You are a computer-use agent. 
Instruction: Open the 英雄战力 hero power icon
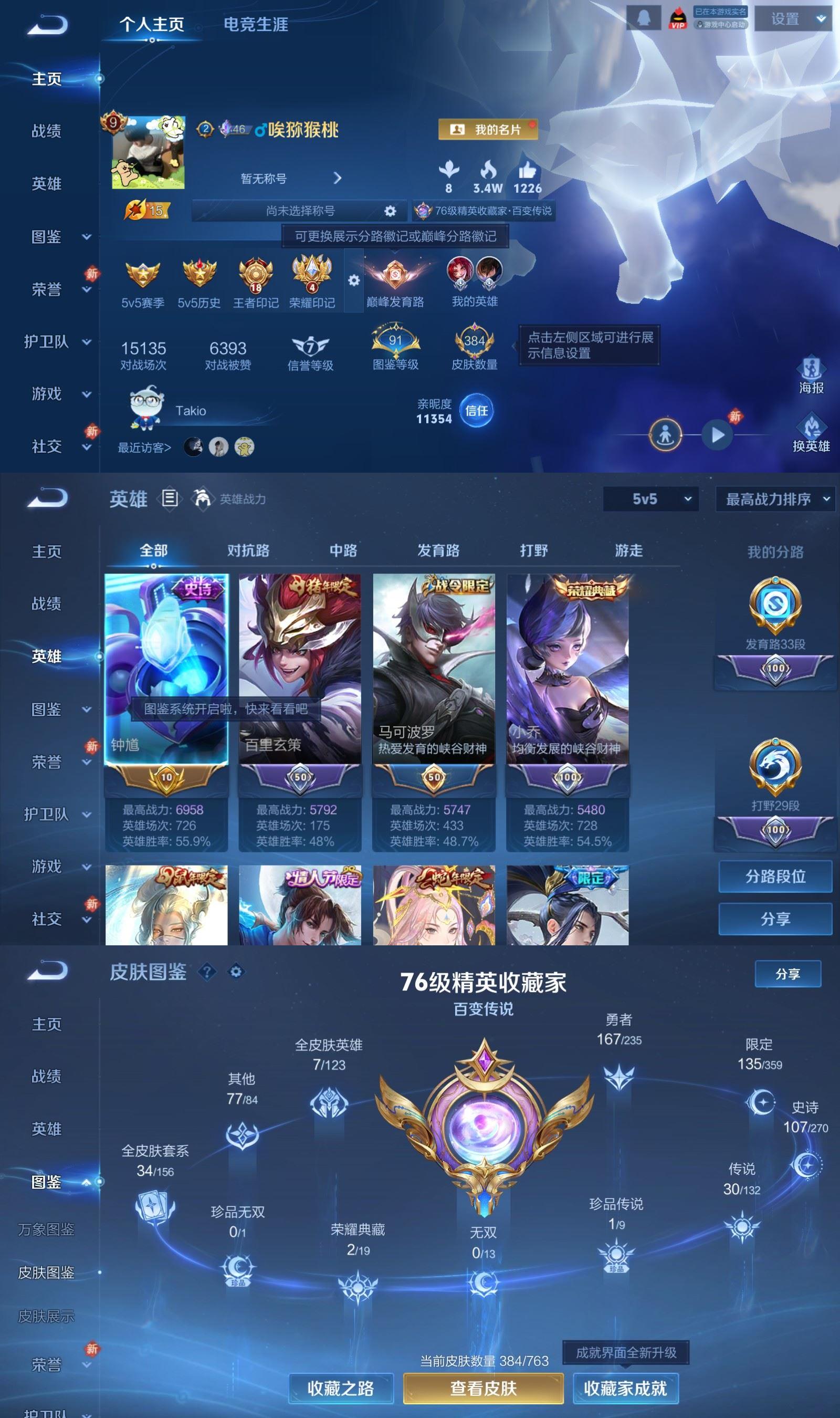tap(204, 499)
